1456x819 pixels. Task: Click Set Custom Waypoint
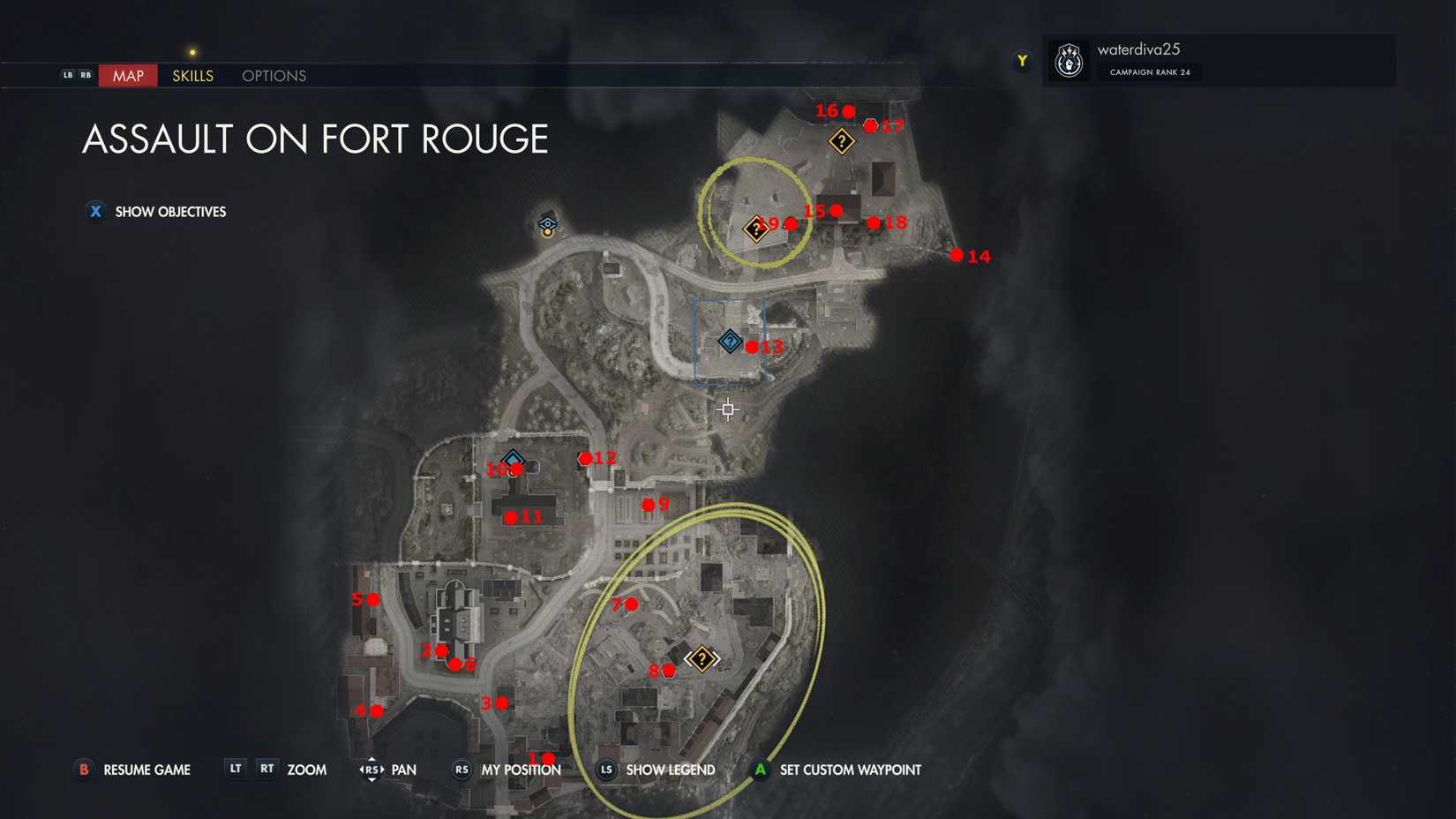850,770
